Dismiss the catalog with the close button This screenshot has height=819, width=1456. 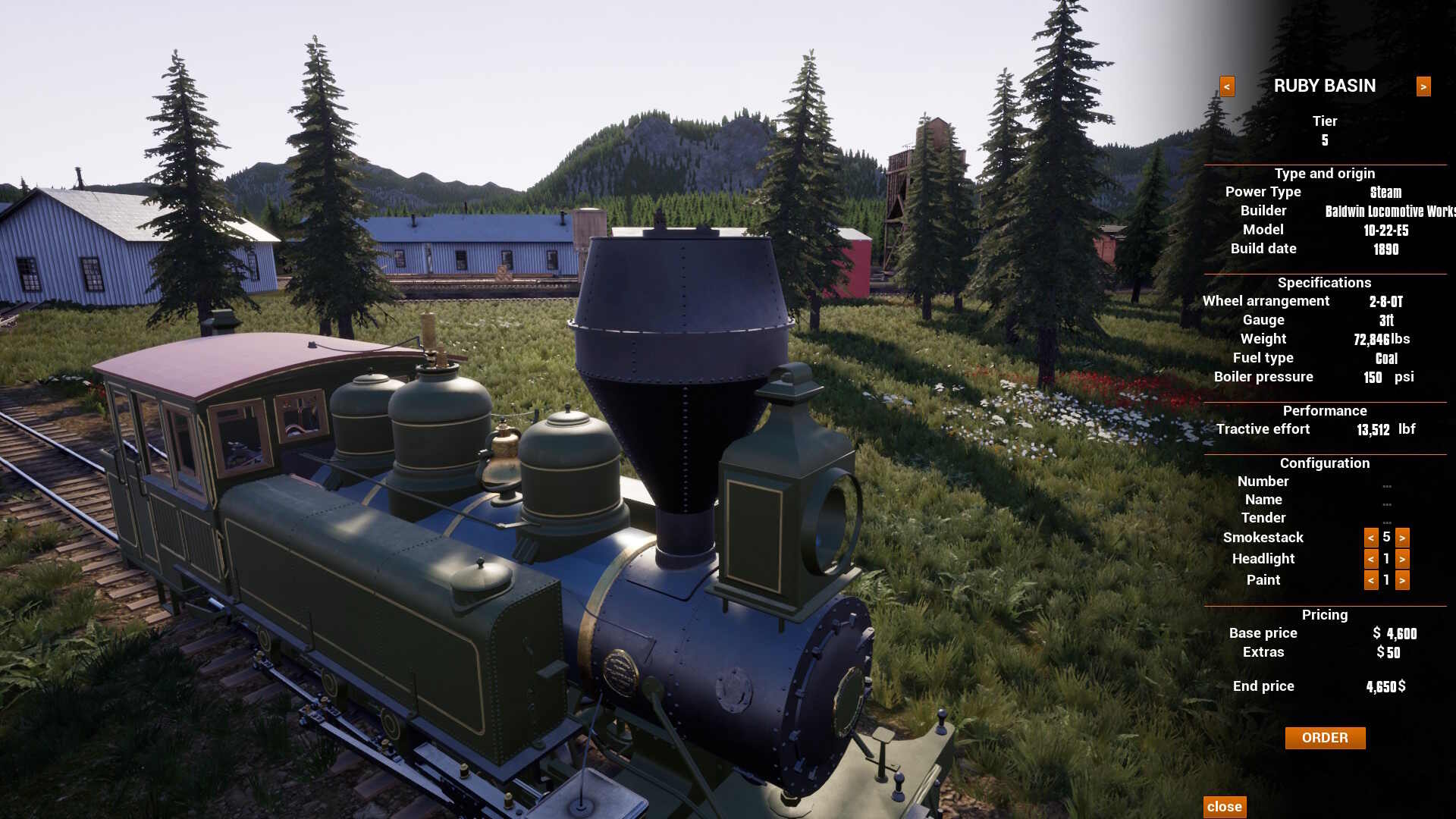pos(1224,806)
